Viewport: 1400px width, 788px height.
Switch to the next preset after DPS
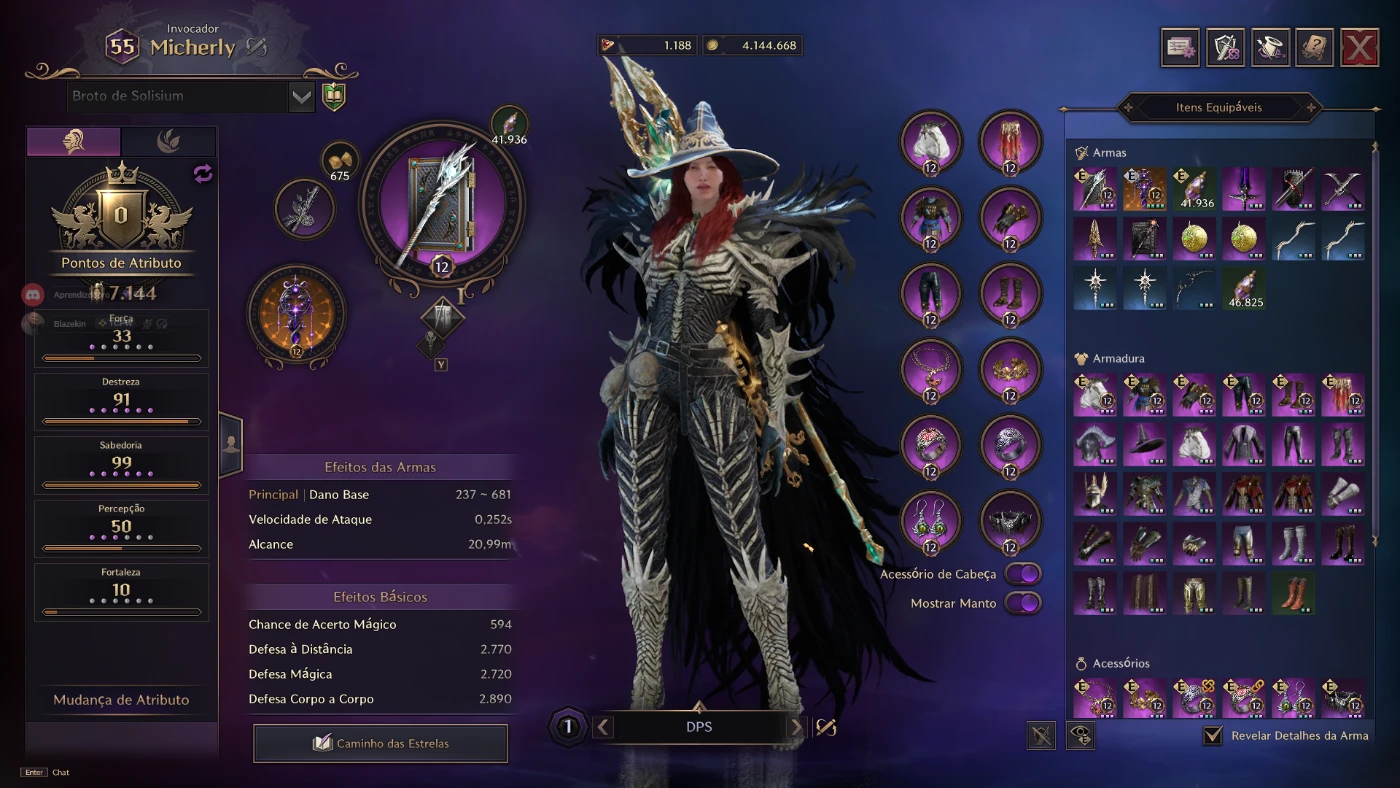coord(796,727)
